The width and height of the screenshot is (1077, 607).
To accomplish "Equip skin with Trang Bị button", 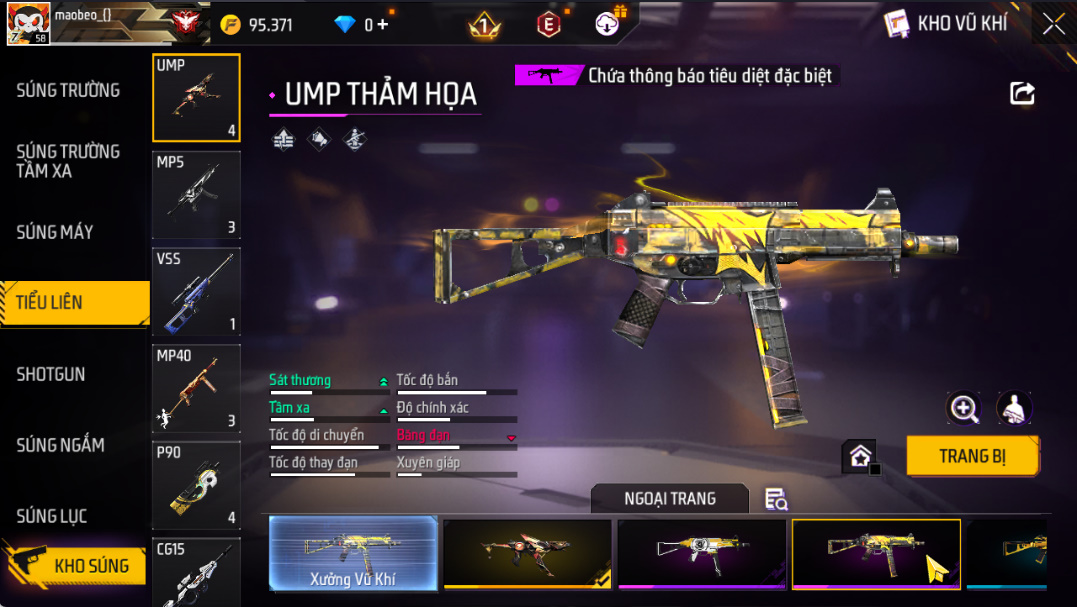I will coord(972,456).
